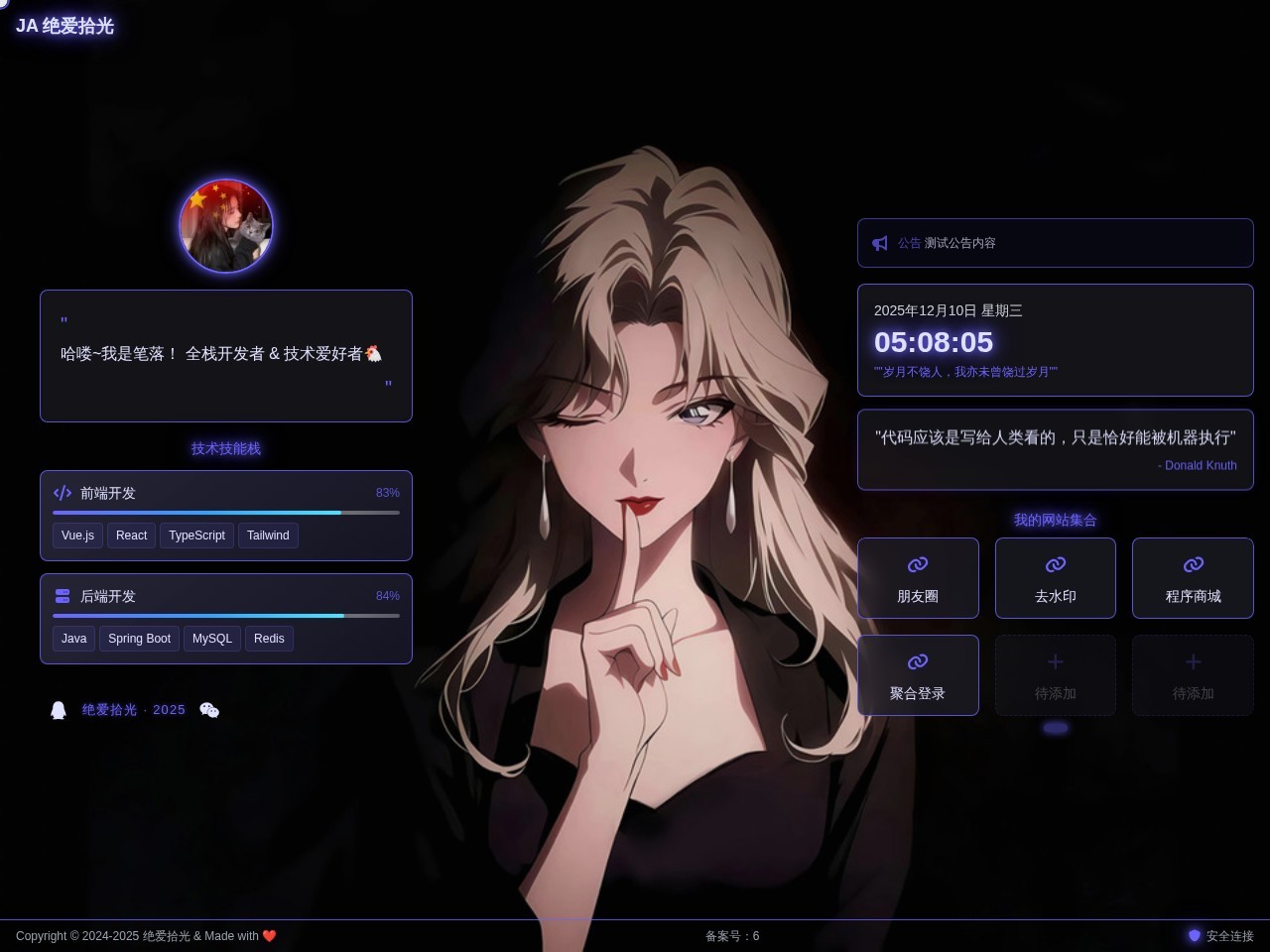Open the 朋友圈 site link
This screenshot has width=1270, height=952.
pyautogui.click(x=918, y=578)
